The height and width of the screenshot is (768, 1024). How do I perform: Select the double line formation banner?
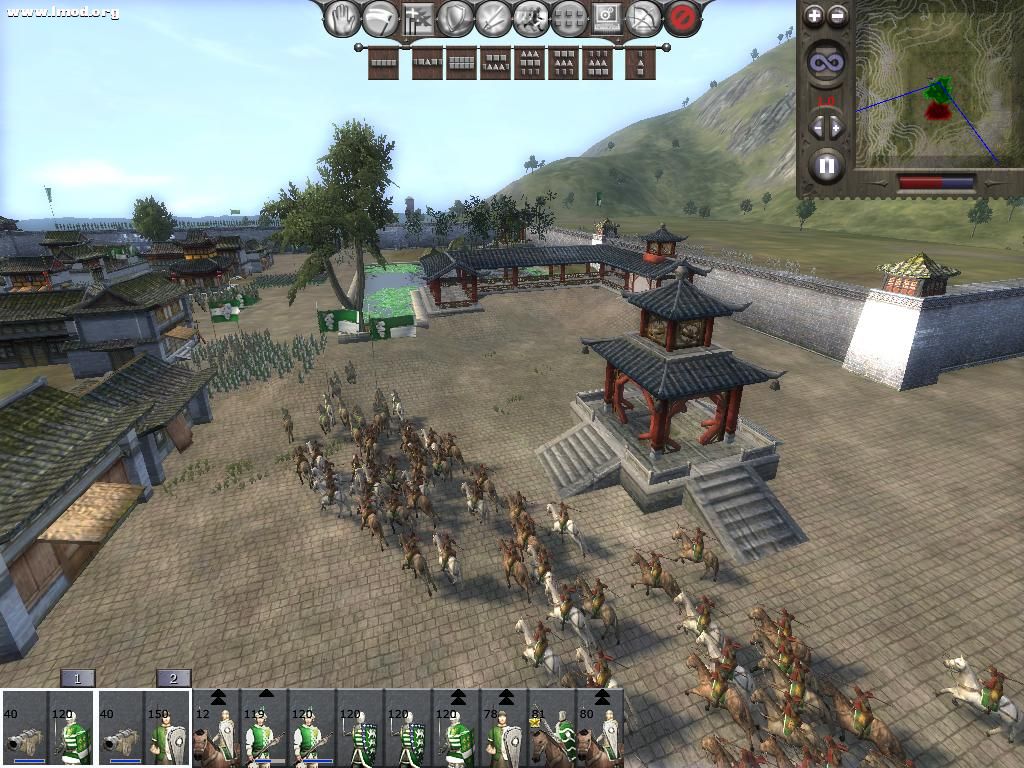(460, 63)
